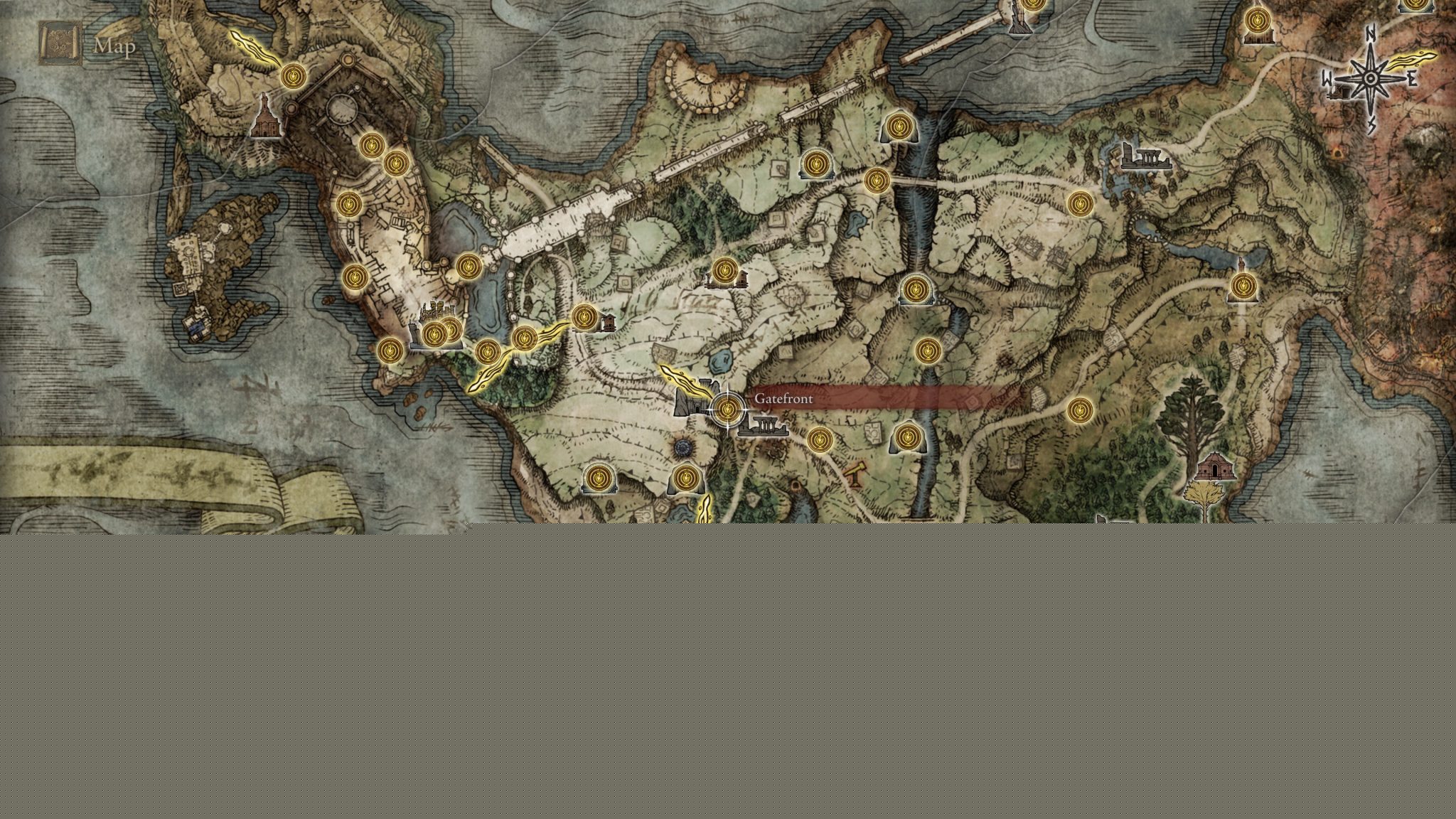
Task: Click the book-shaped Map icon top-left
Action: (60, 44)
